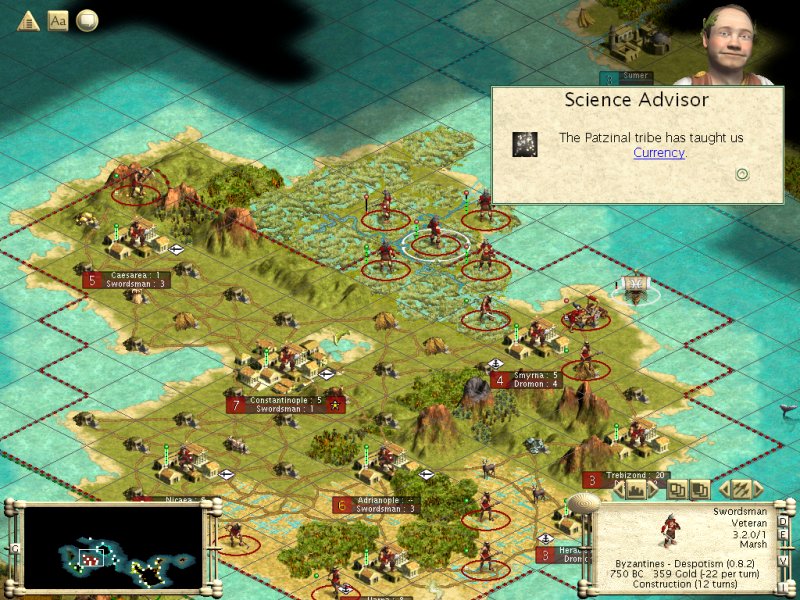Click the D button on the info box
Image resolution: width=800 pixels, height=600 pixels.
[x=783, y=519]
